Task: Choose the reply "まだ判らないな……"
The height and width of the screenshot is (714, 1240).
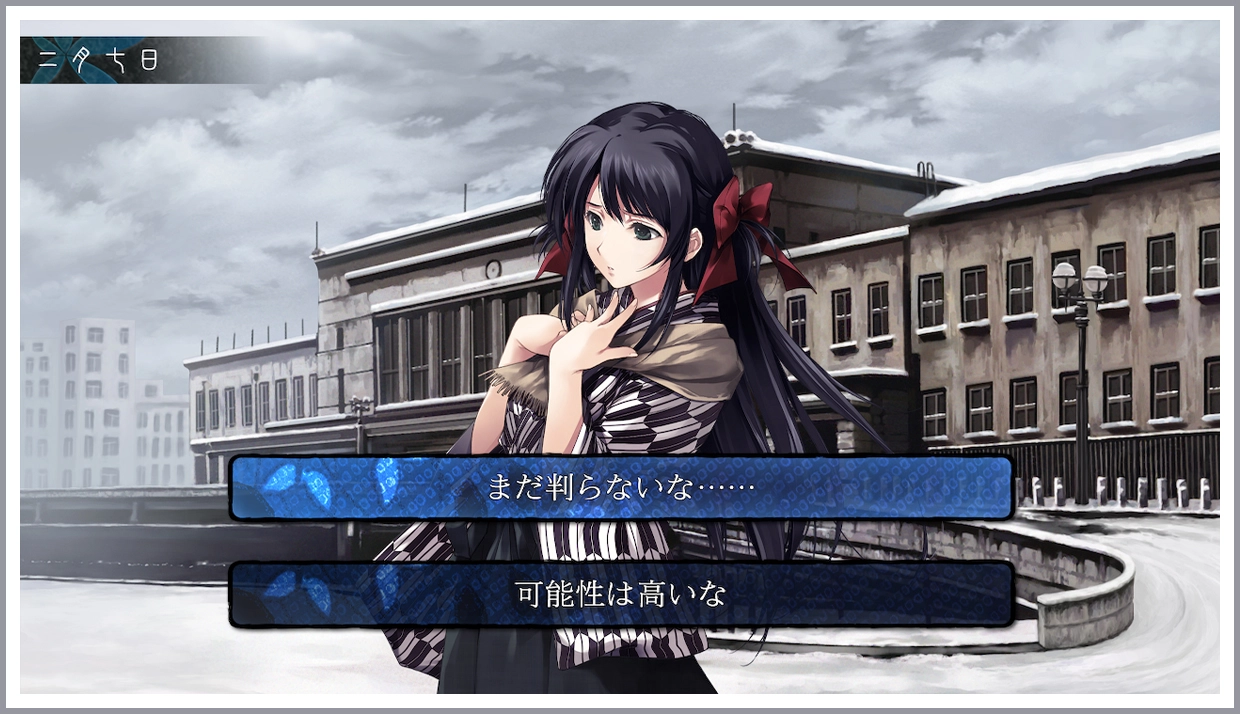Action: (x=621, y=488)
